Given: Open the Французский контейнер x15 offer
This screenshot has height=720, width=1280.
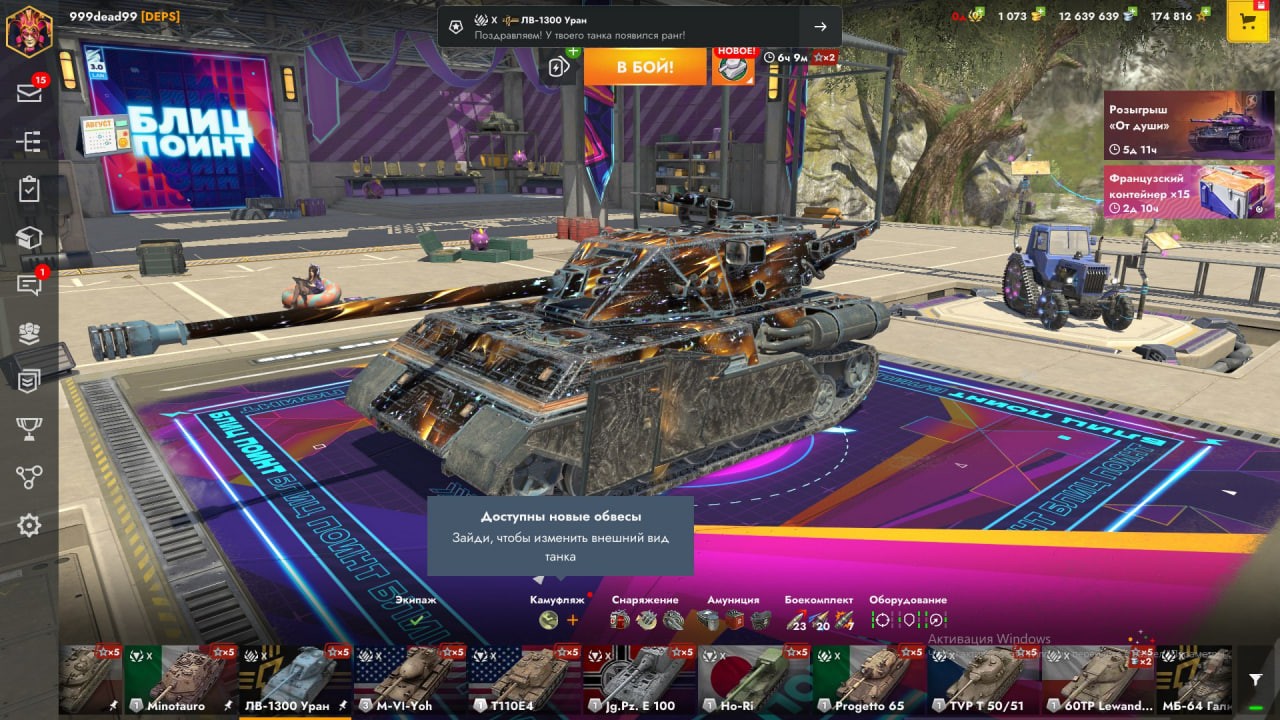Looking at the screenshot, I should (1188, 192).
